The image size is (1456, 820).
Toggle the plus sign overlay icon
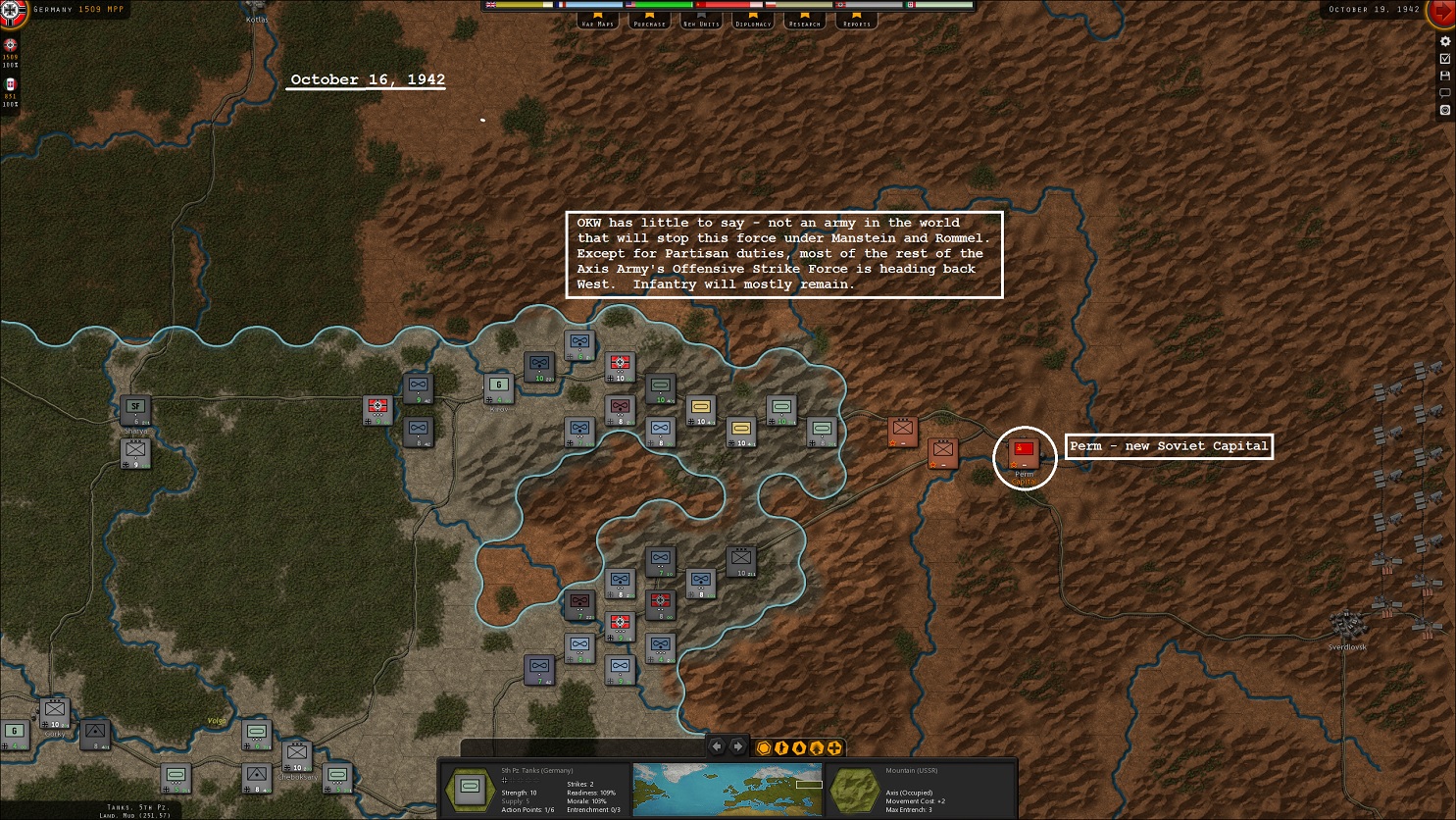coord(834,748)
